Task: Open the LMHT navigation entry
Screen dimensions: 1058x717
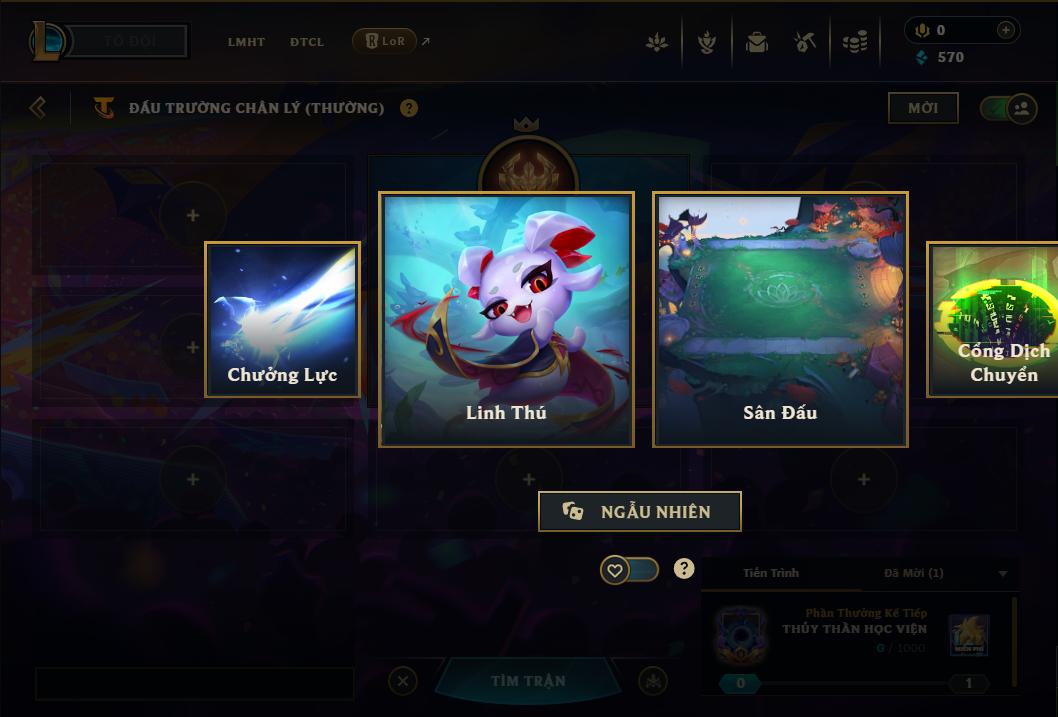Action: click(x=246, y=42)
